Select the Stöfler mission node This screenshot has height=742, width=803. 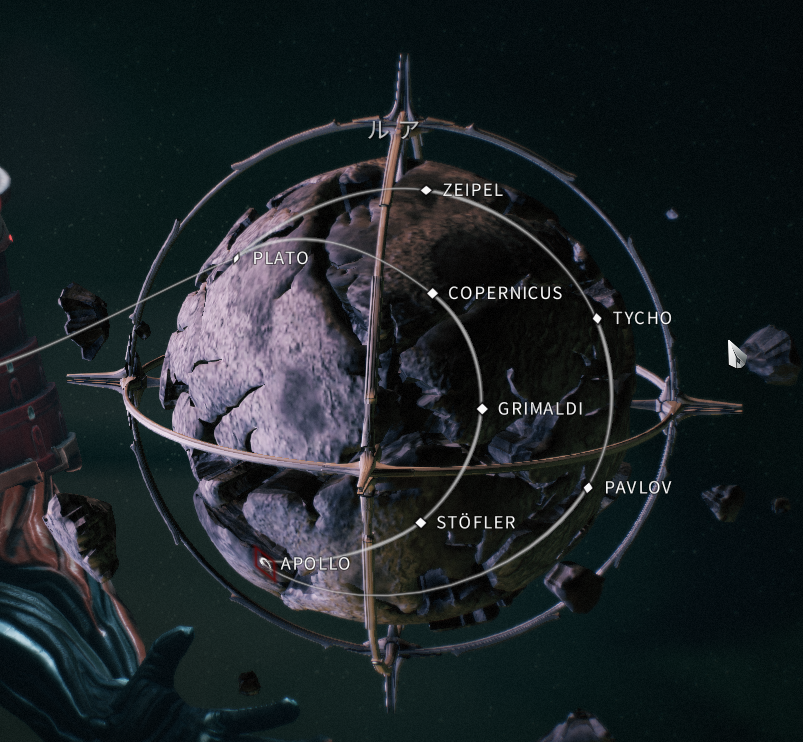coord(421,523)
